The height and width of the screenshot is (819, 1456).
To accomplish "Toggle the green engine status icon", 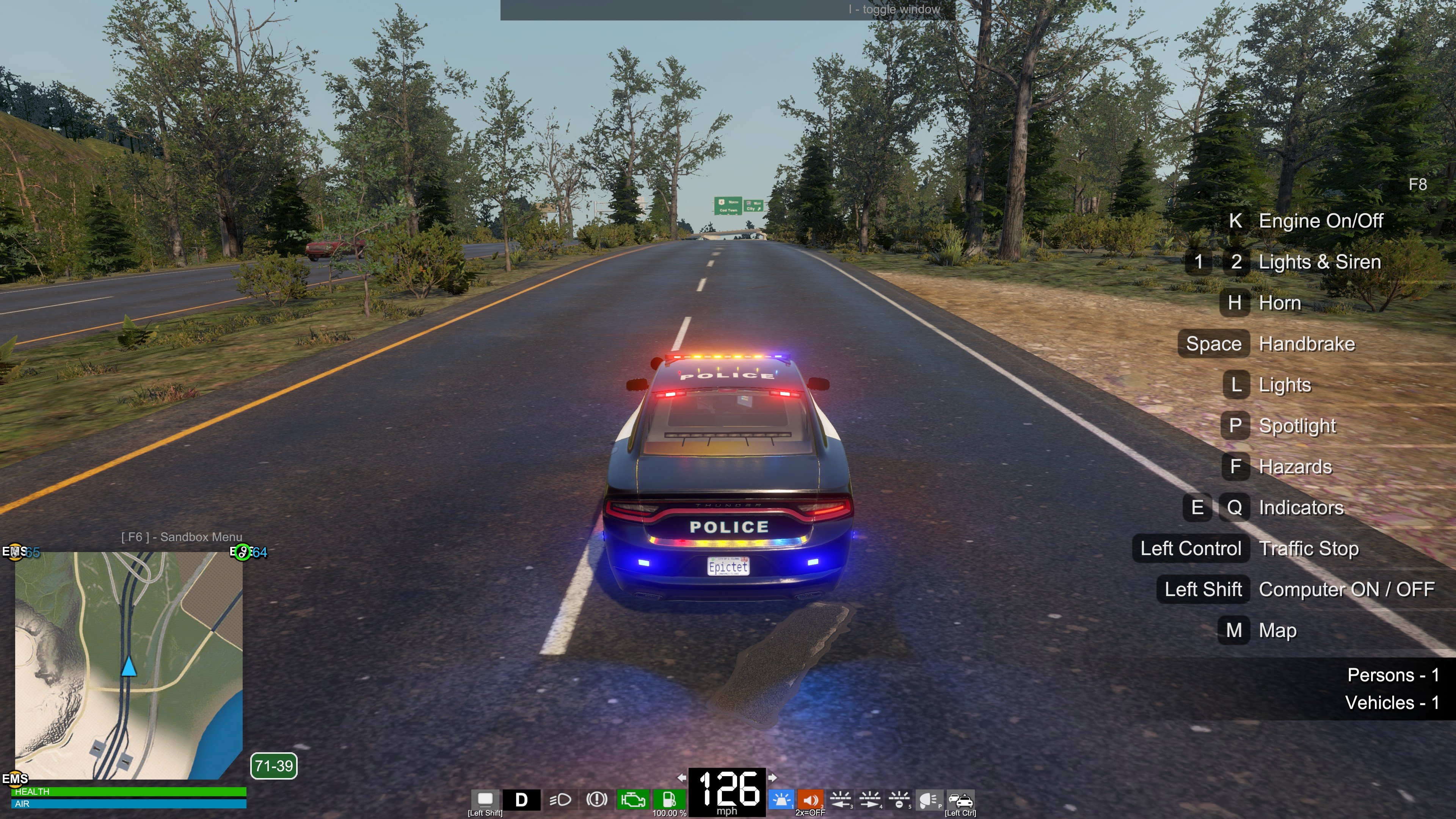I will pos(632,799).
